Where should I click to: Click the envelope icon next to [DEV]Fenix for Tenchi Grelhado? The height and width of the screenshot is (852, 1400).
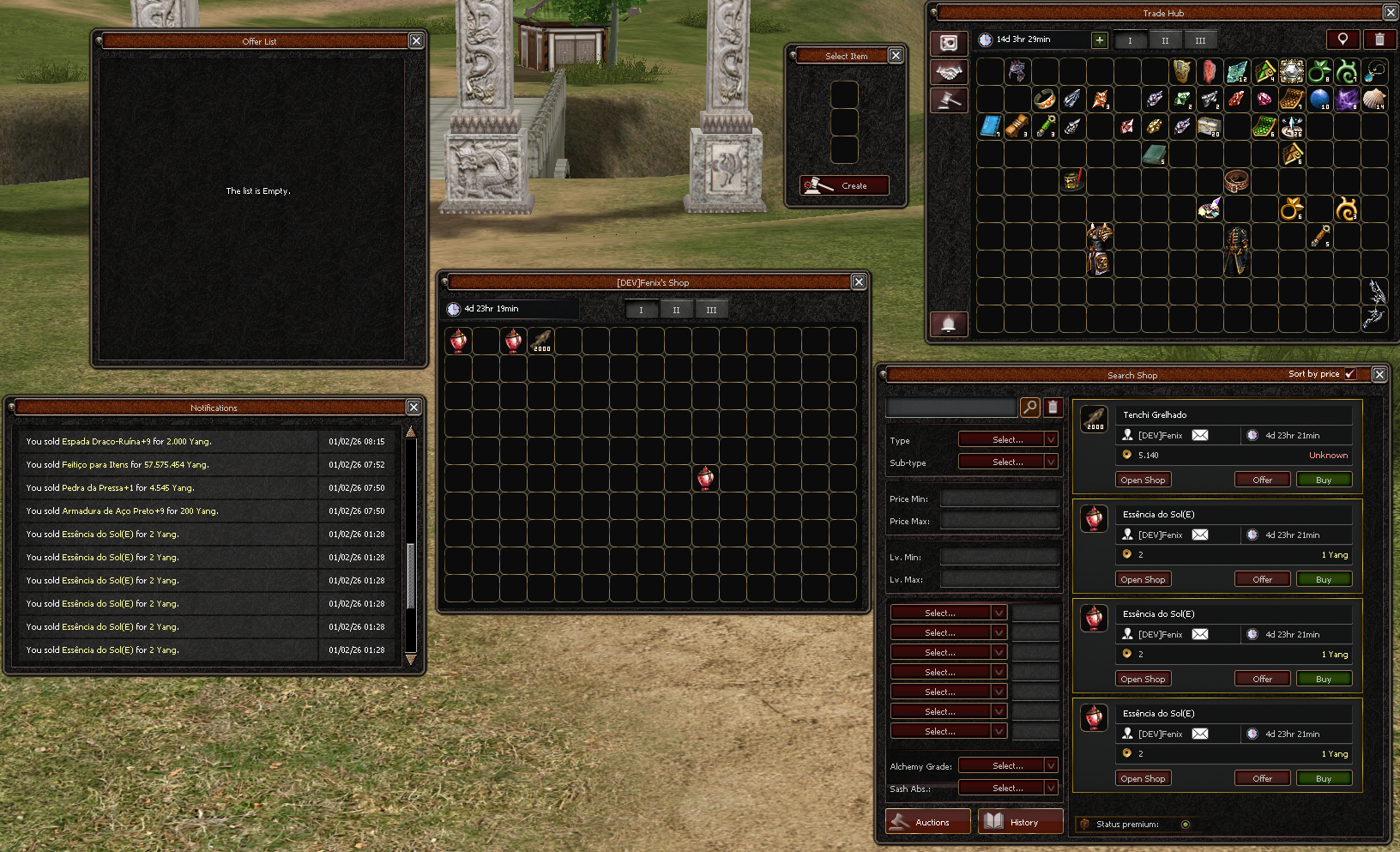coord(1200,435)
